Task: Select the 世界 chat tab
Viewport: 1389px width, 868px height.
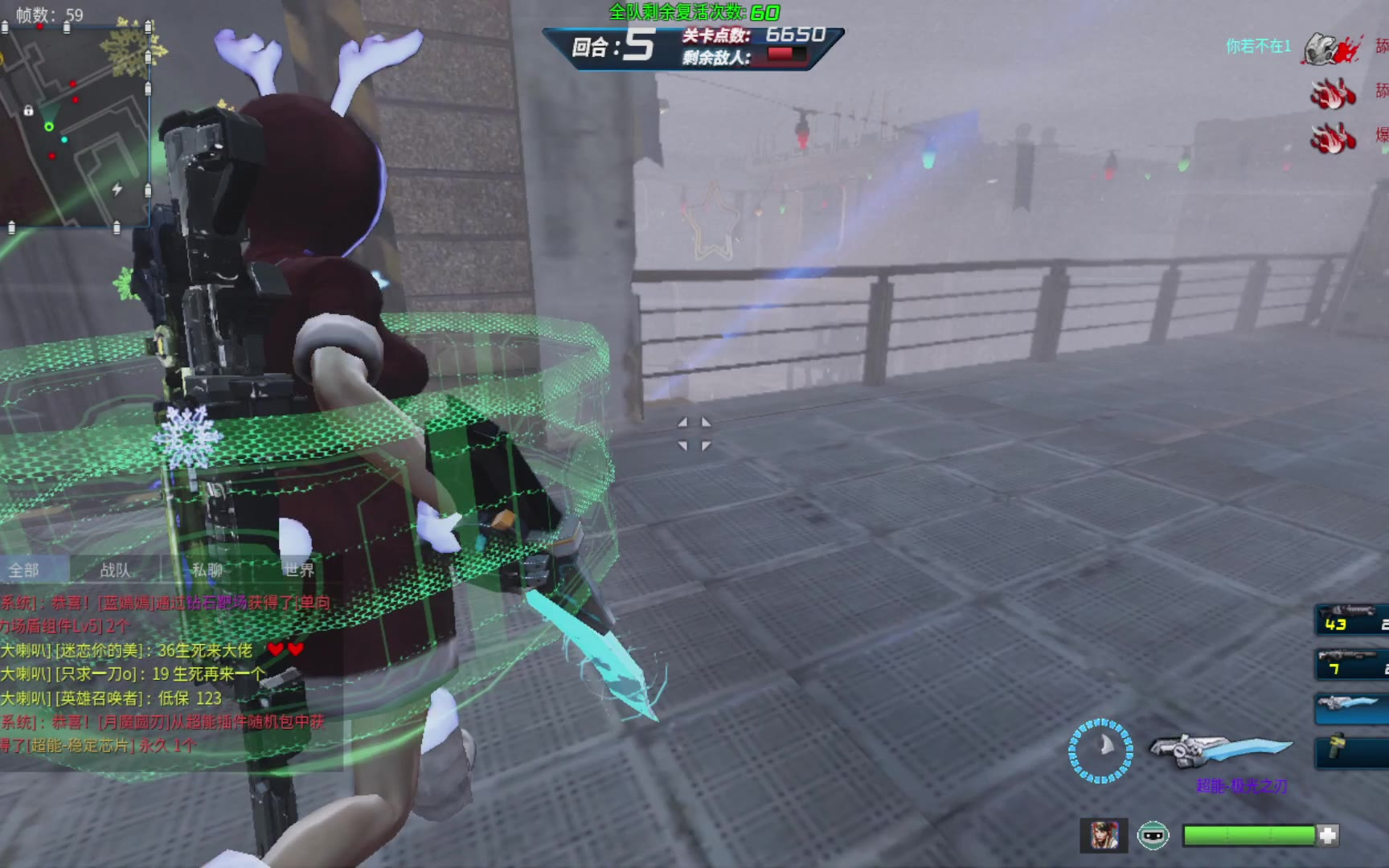Action: [298, 571]
